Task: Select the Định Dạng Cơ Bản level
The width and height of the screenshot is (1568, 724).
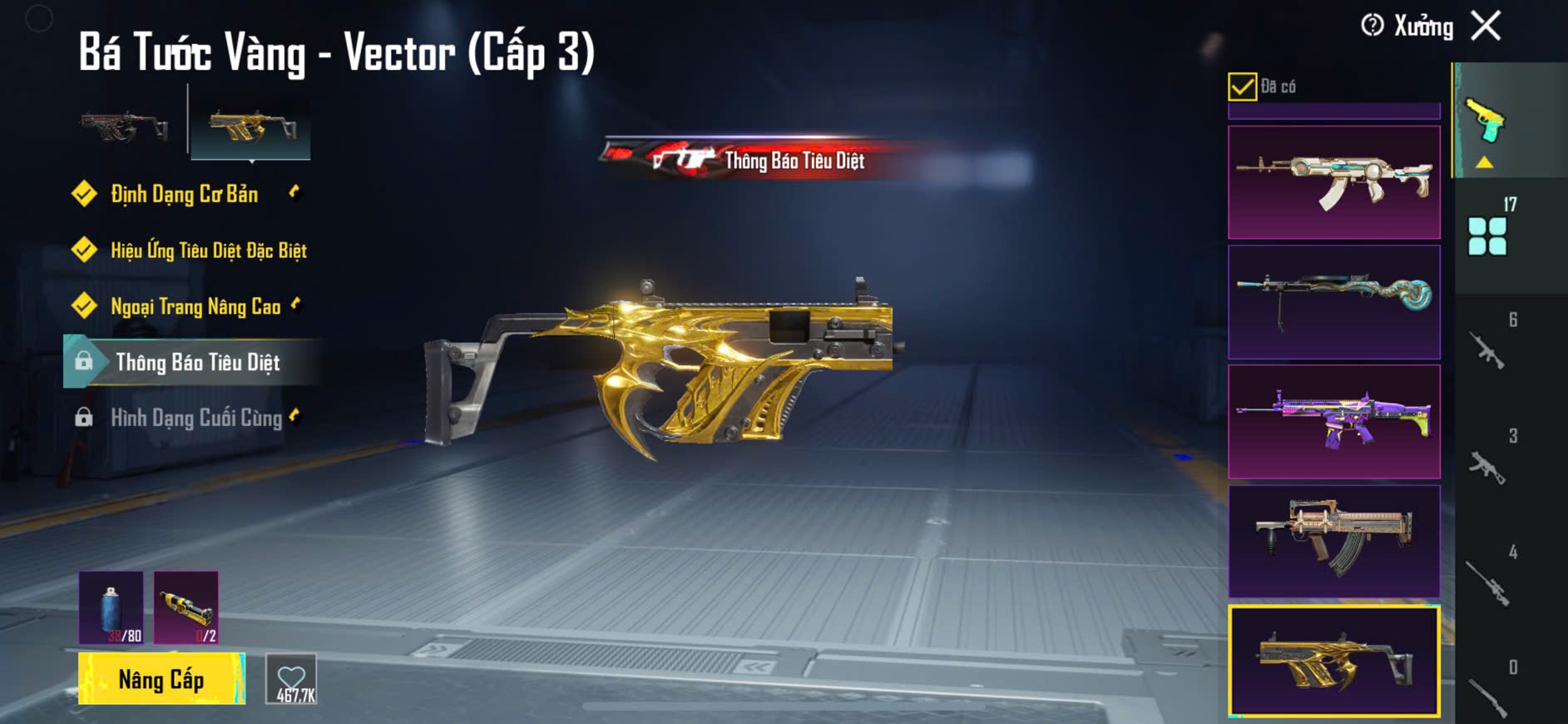Action: point(184,195)
